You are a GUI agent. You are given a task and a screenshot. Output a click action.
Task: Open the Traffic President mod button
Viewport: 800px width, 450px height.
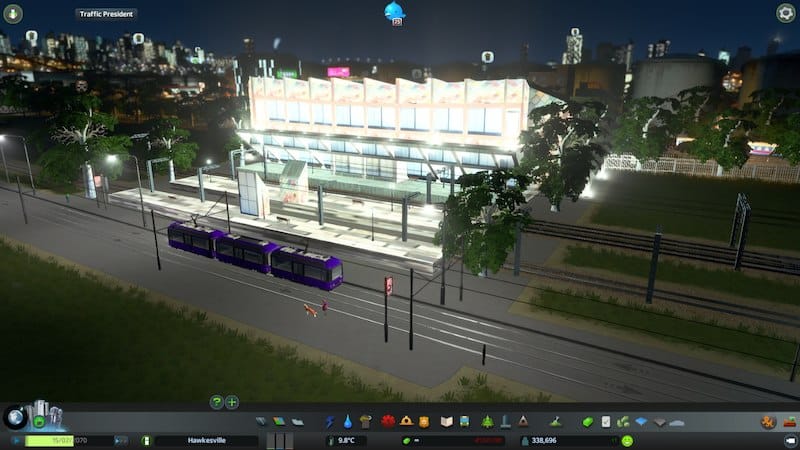click(106, 14)
